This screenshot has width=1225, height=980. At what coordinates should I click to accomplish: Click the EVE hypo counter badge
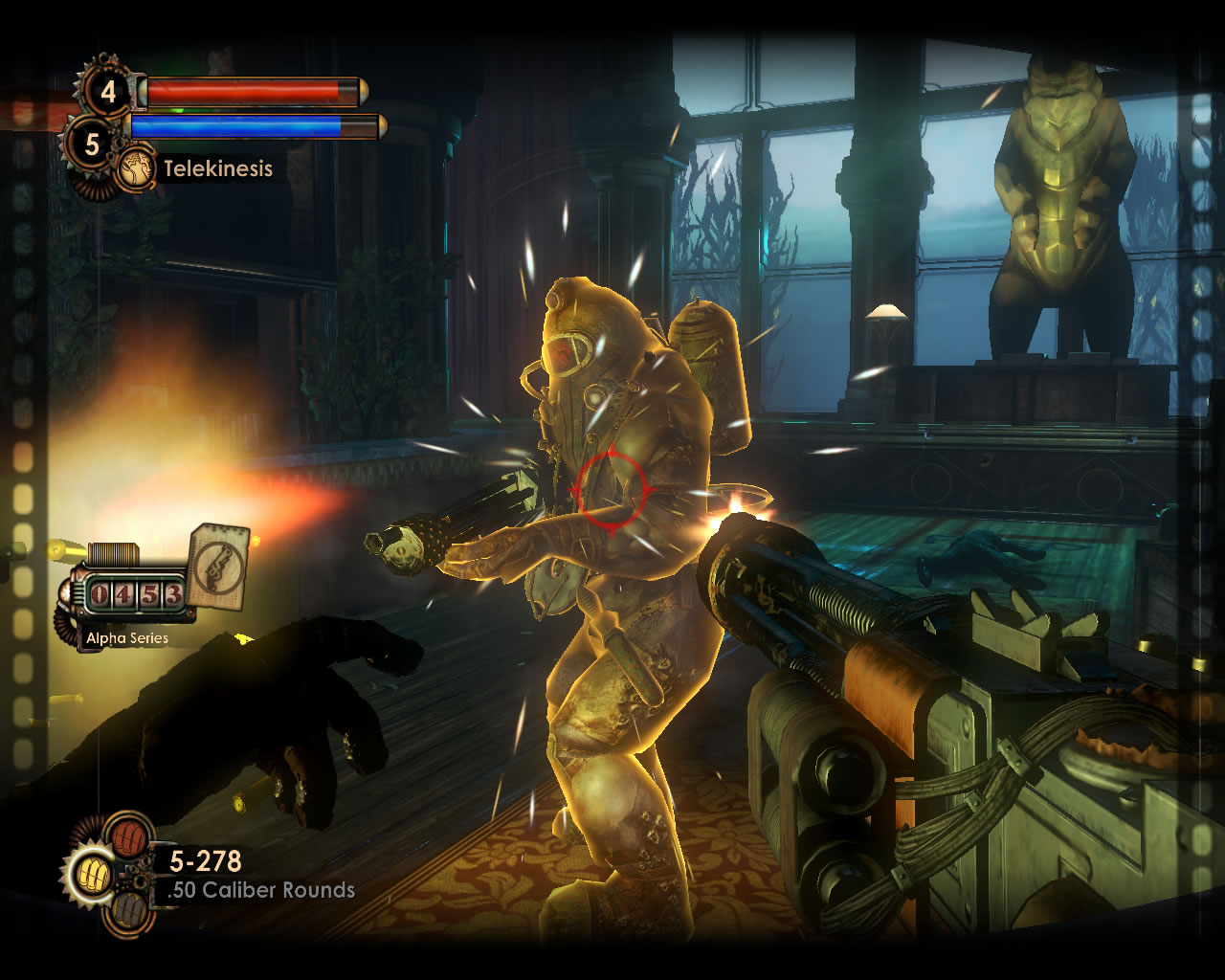tap(92, 145)
